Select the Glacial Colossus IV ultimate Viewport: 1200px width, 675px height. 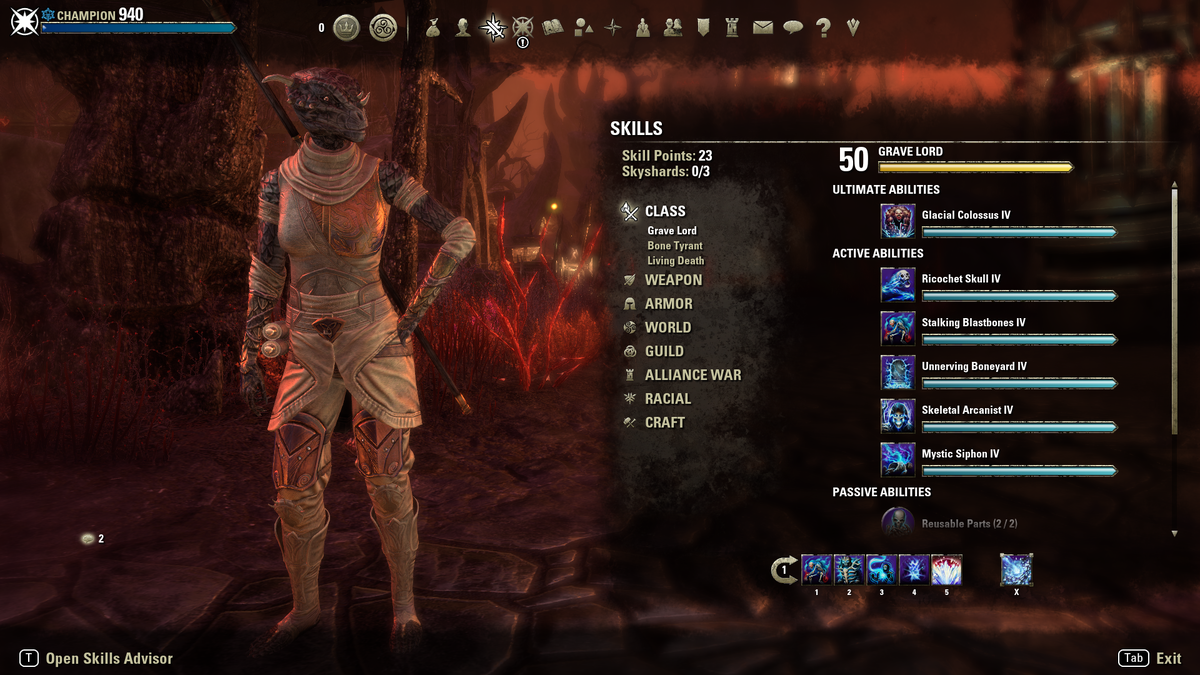897,221
